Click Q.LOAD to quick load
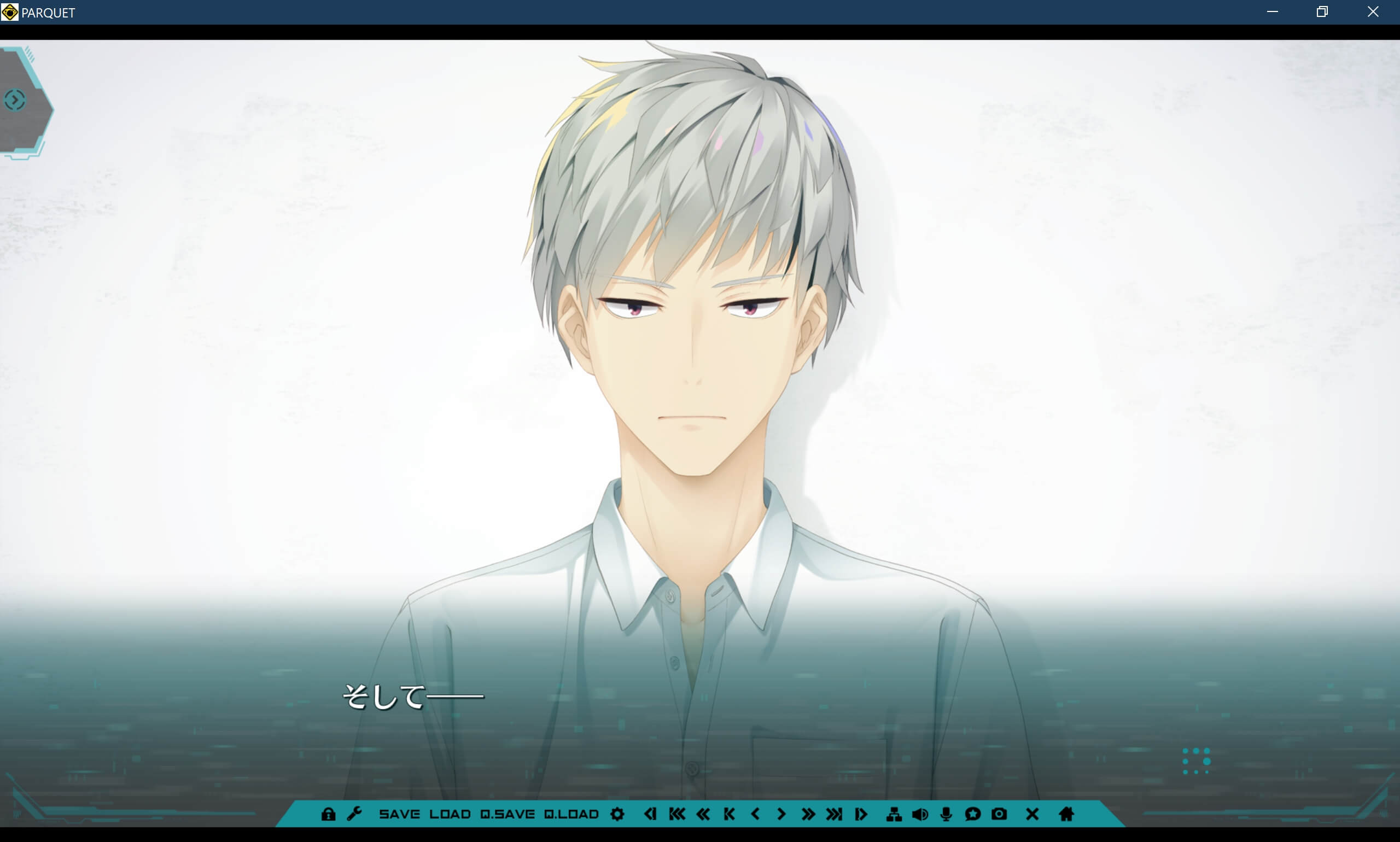Image resolution: width=1400 pixels, height=842 pixels. point(571,815)
